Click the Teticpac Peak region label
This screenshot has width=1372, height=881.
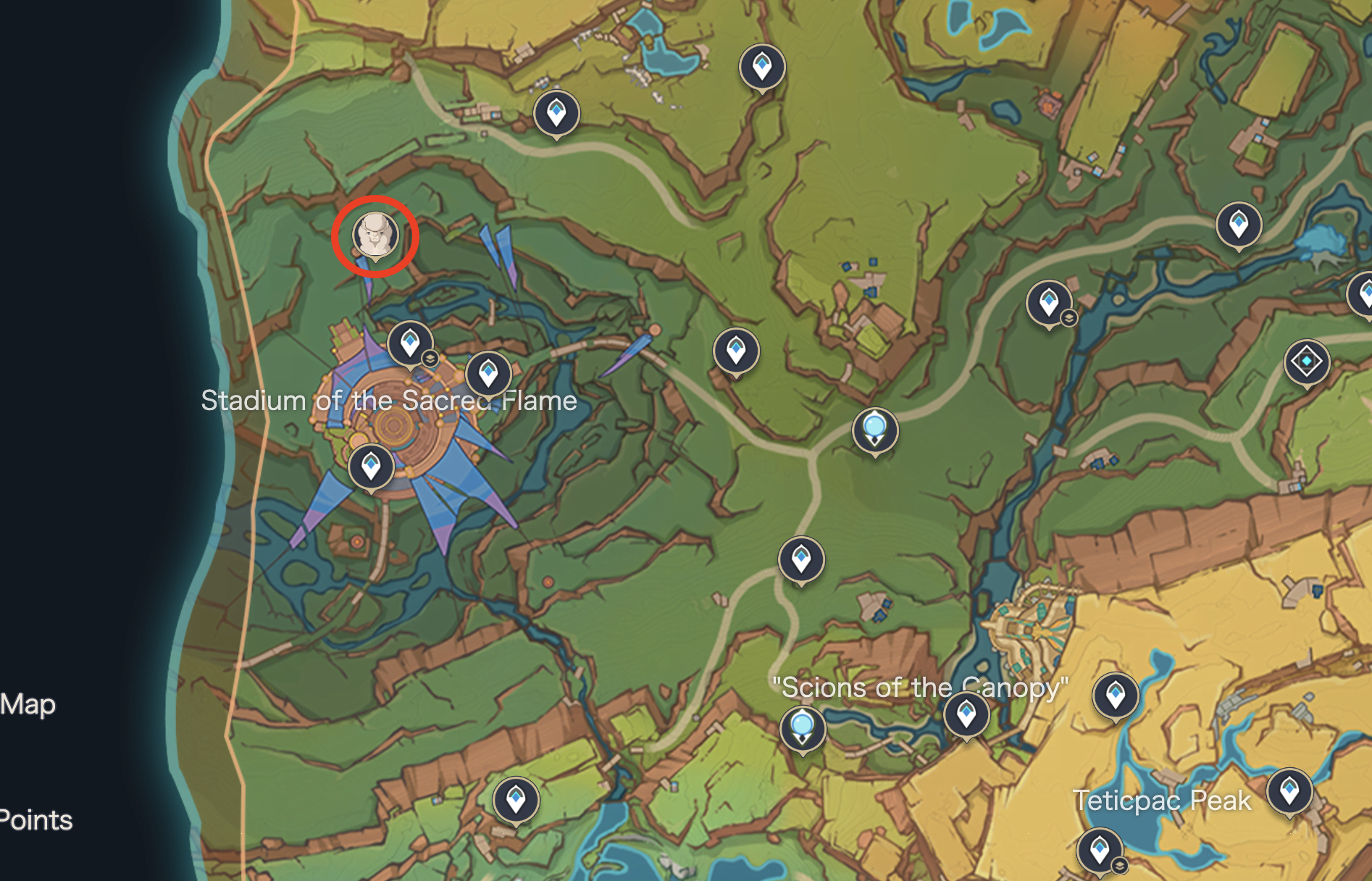(x=1162, y=800)
